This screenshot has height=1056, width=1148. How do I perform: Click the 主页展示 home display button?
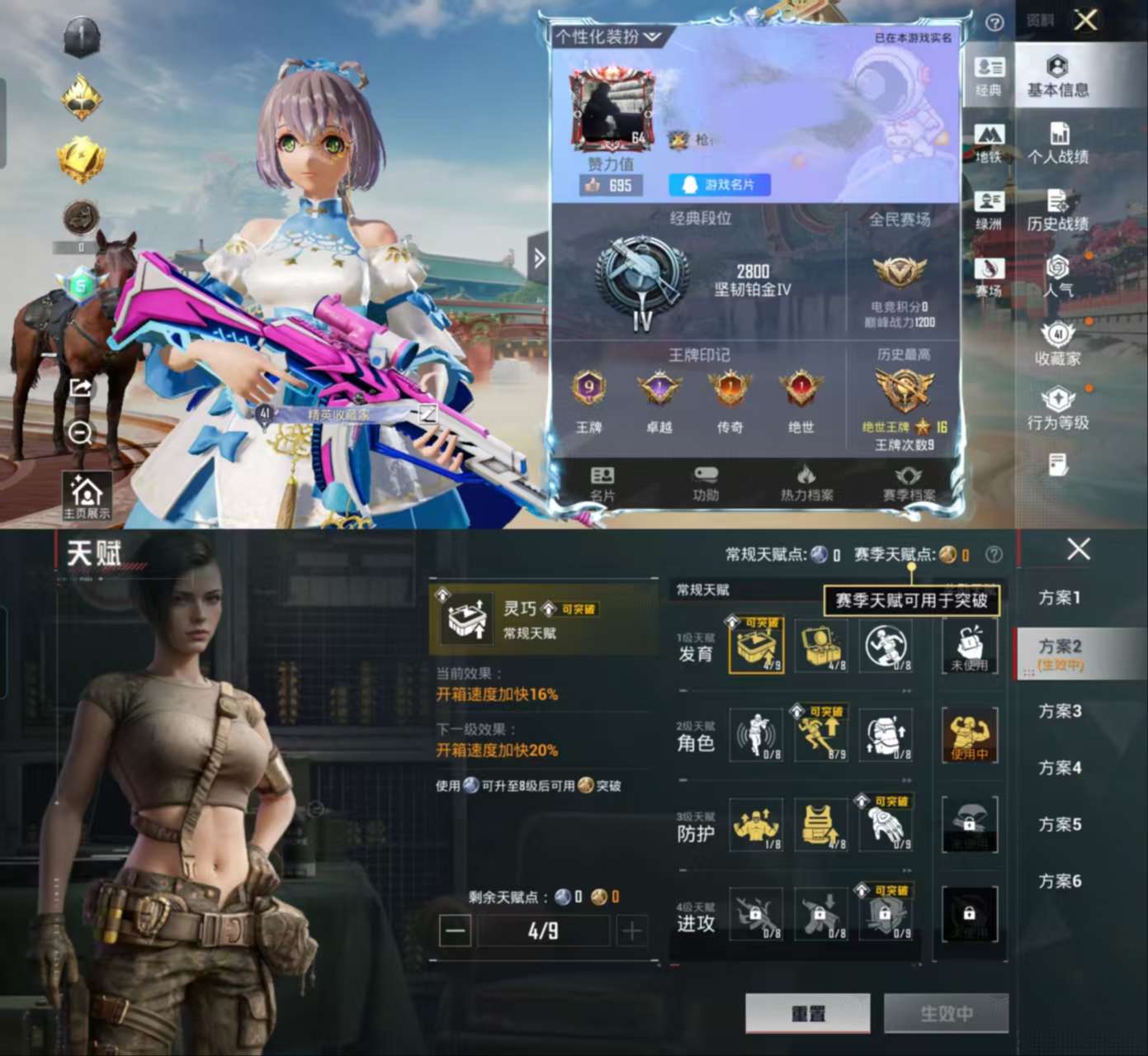point(87,497)
